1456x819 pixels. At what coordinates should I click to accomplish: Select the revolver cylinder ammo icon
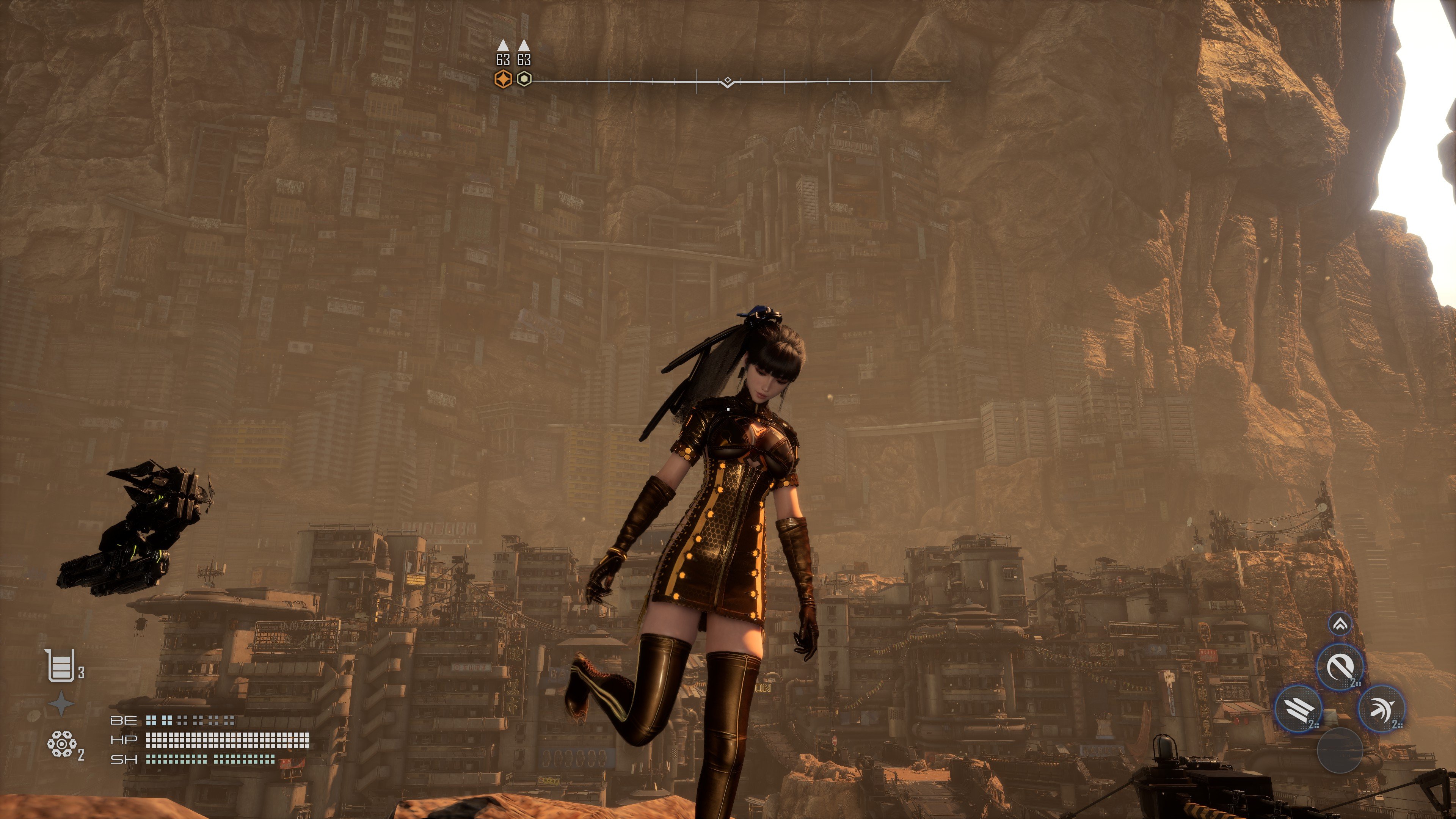(61, 744)
